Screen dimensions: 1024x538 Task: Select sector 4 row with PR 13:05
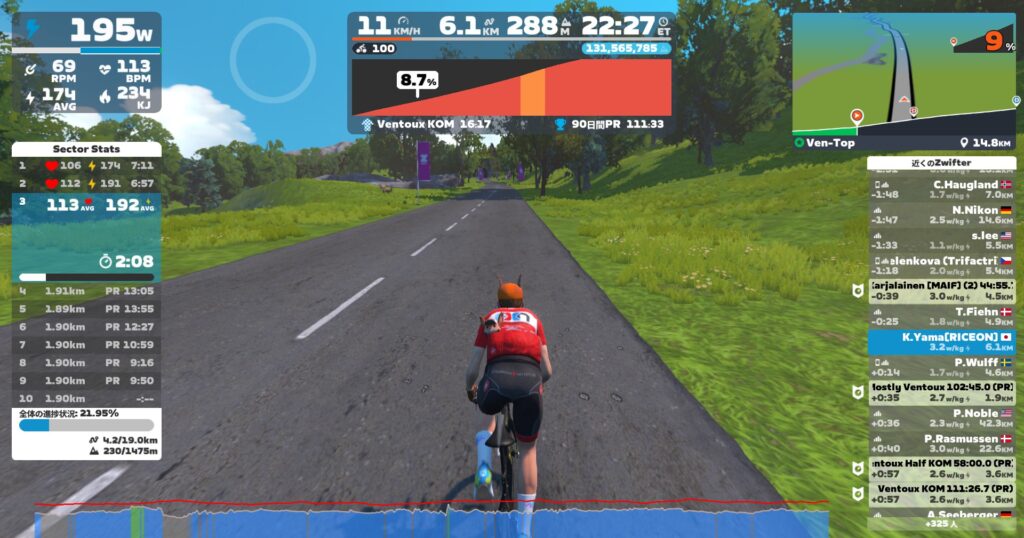coord(86,291)
